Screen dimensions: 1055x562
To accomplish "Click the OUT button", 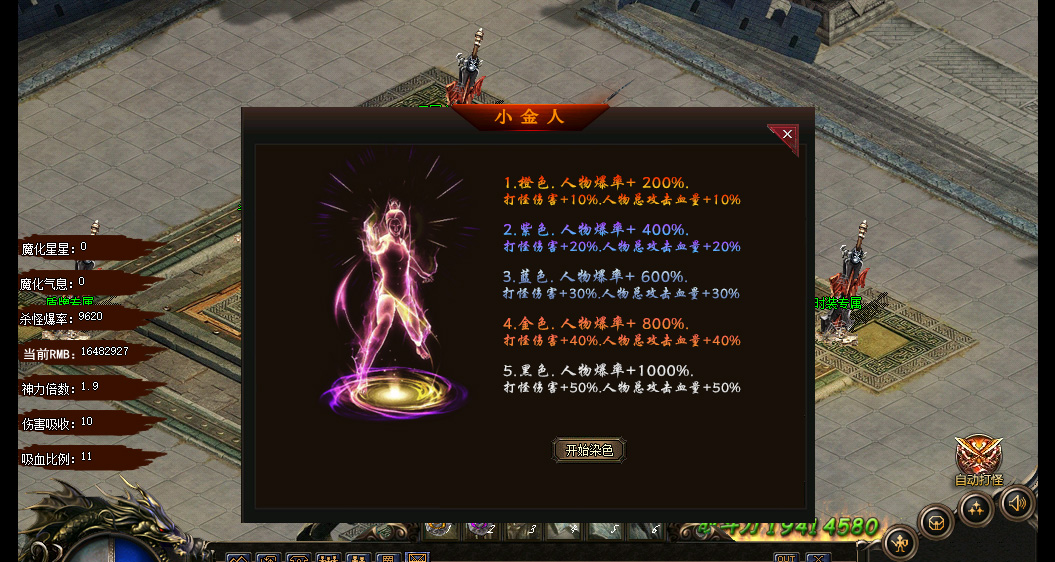I will 785,557.
